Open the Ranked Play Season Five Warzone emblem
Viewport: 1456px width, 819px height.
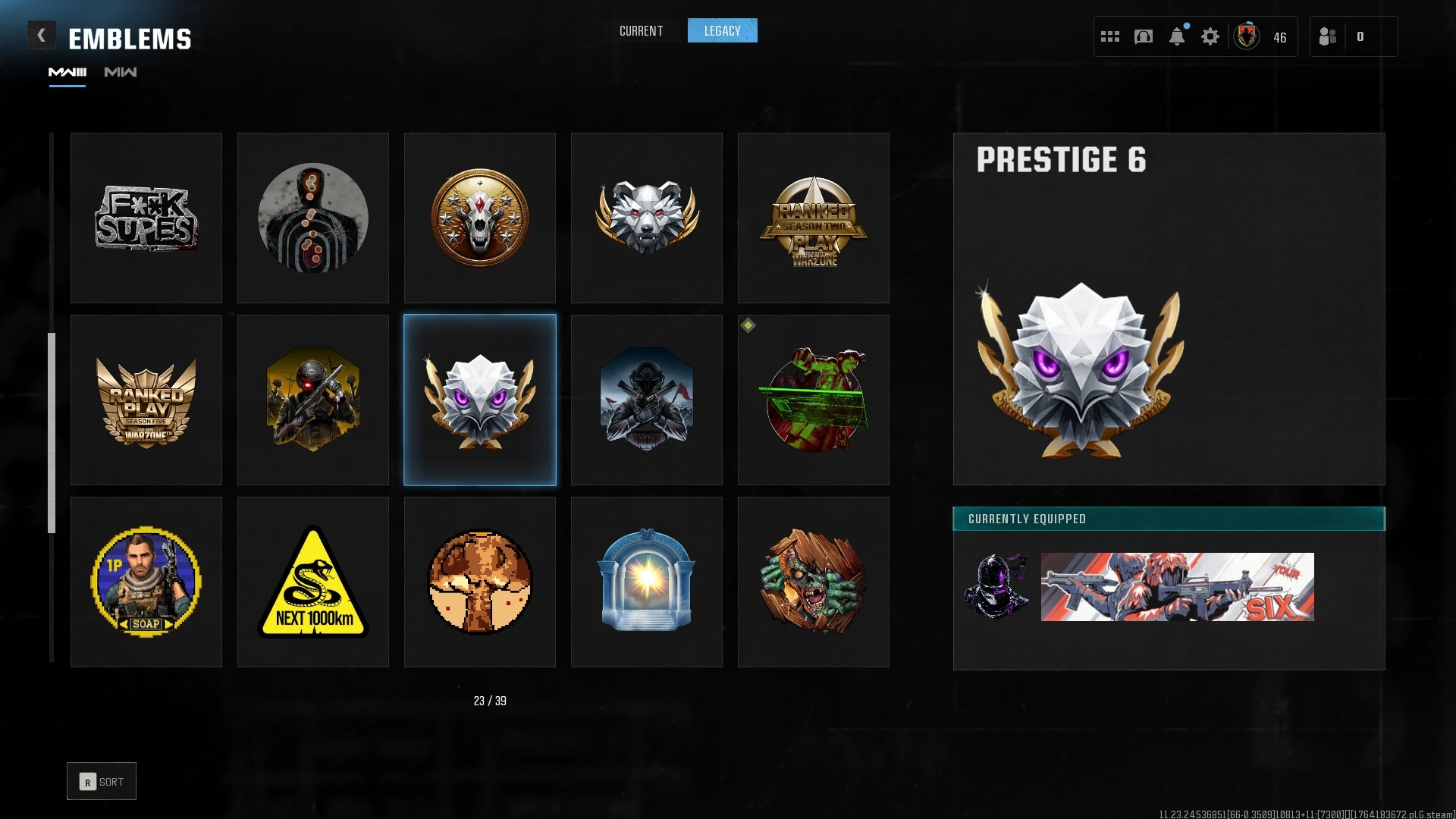point(146,400)
